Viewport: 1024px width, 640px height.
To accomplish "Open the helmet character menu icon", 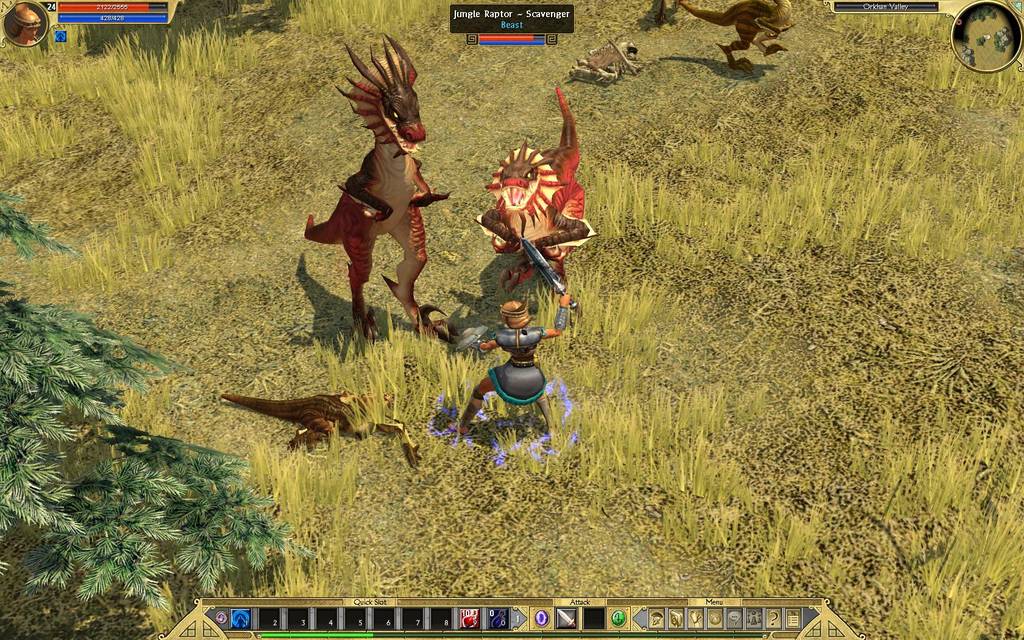I will coord(658,619).
